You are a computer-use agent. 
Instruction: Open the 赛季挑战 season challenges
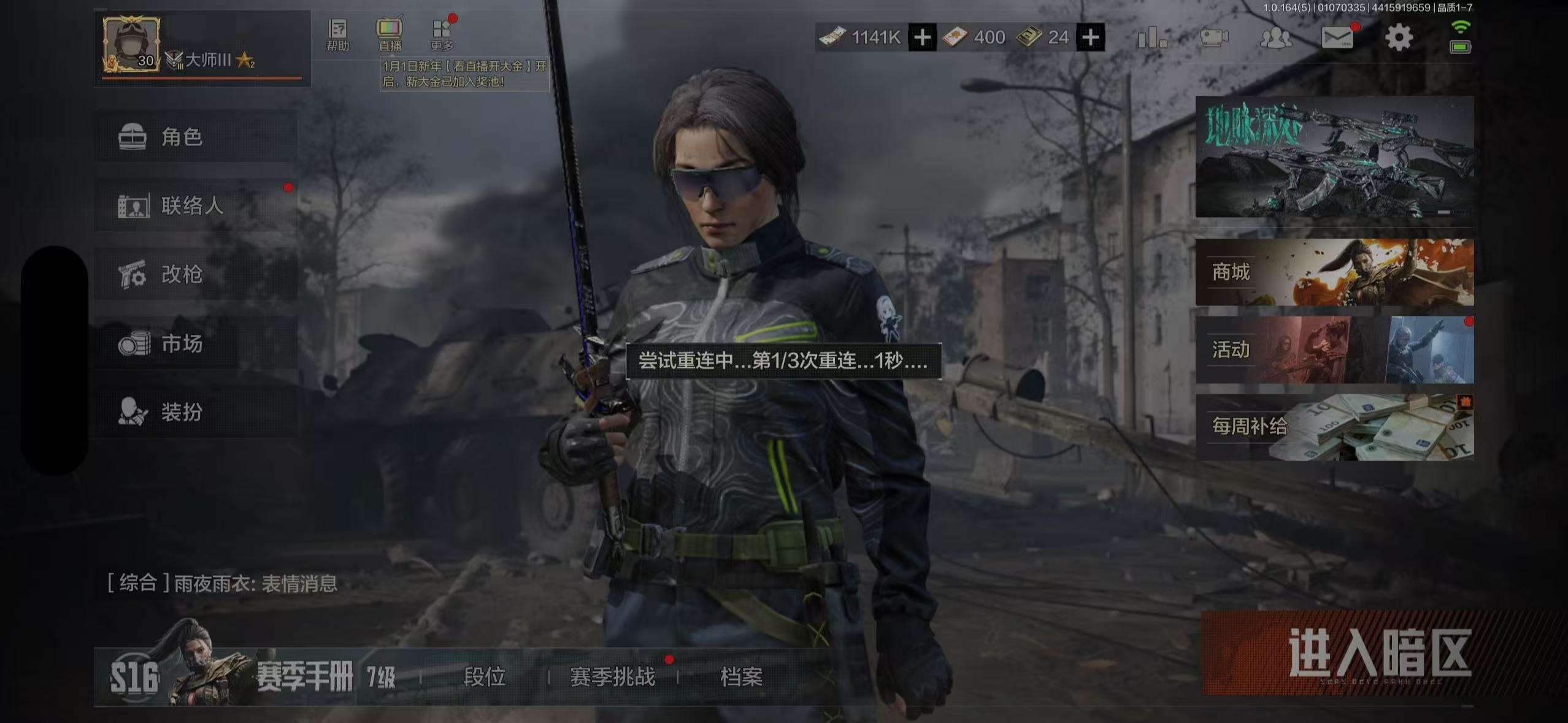(612, 677)
